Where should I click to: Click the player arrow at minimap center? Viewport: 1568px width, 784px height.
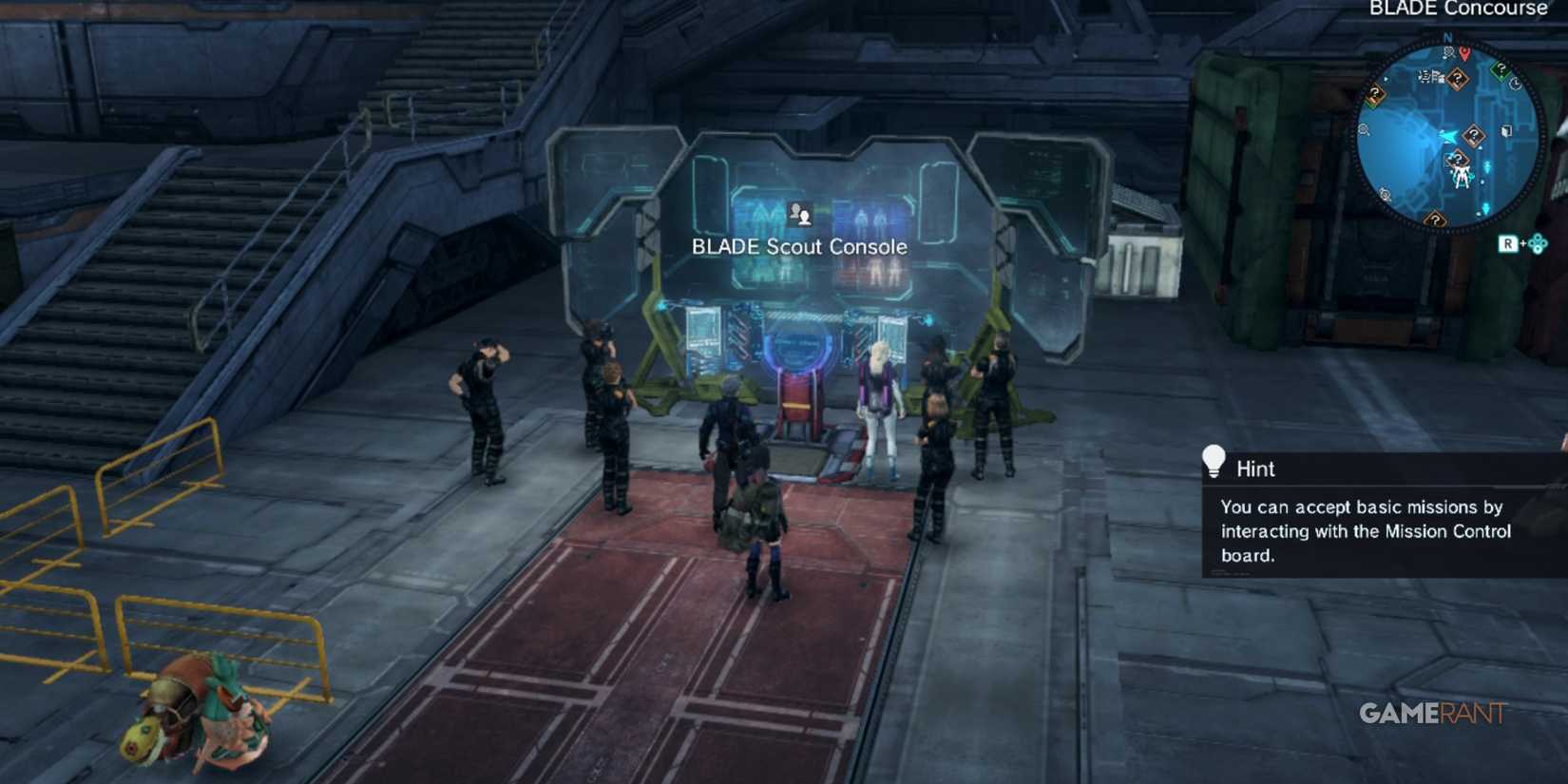[x=1448, y=136]
